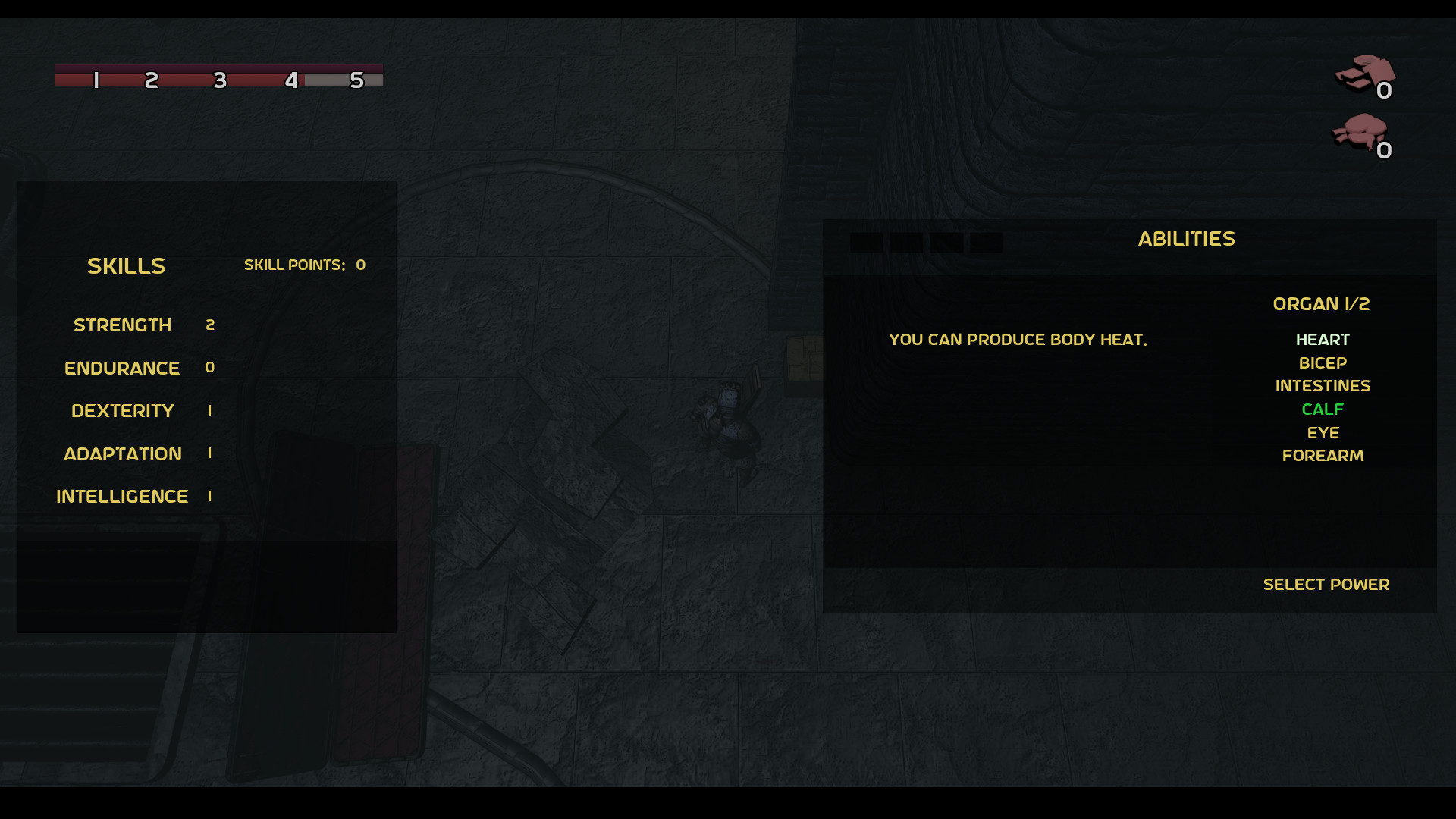Select the INTESTINES organ entry
This screenshot has height=819, width=1456.
coord(1323,386)
